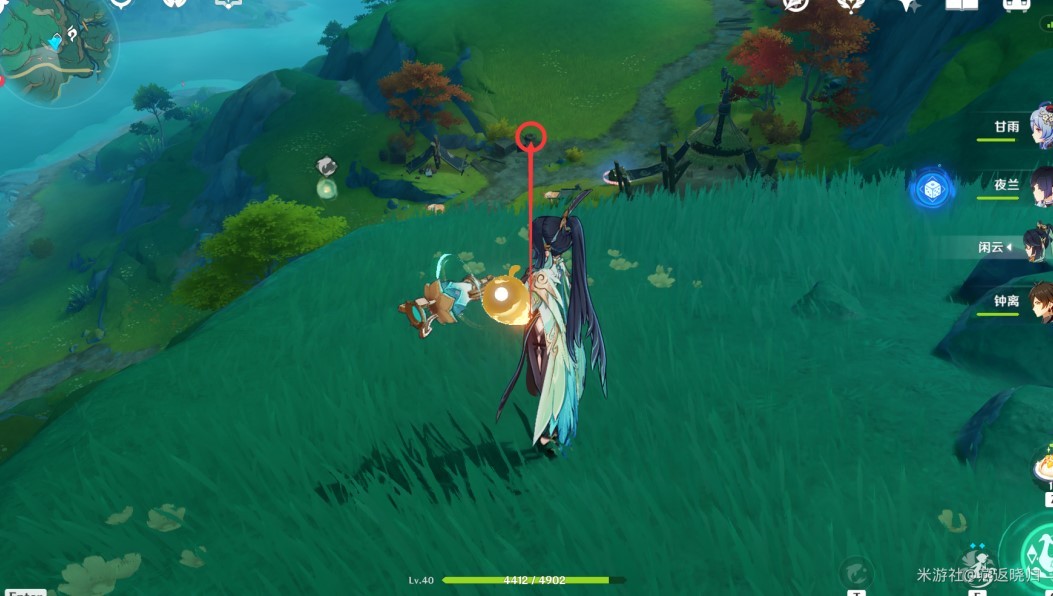
Task: Open the compass icon in top bar
Action: coord(795,4)
